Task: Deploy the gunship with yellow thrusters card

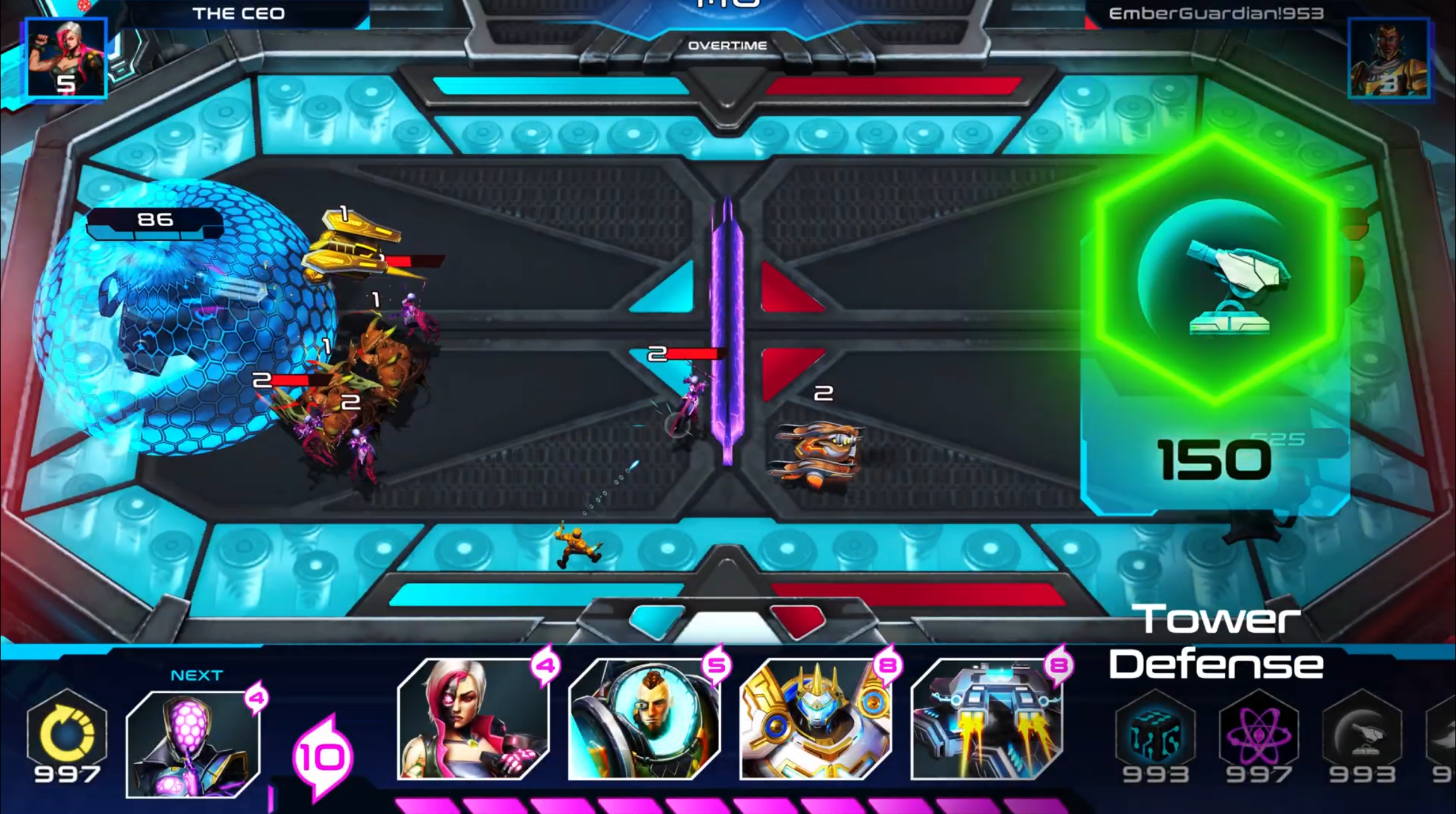Action: pyautogui.click(x=986, y=719)
